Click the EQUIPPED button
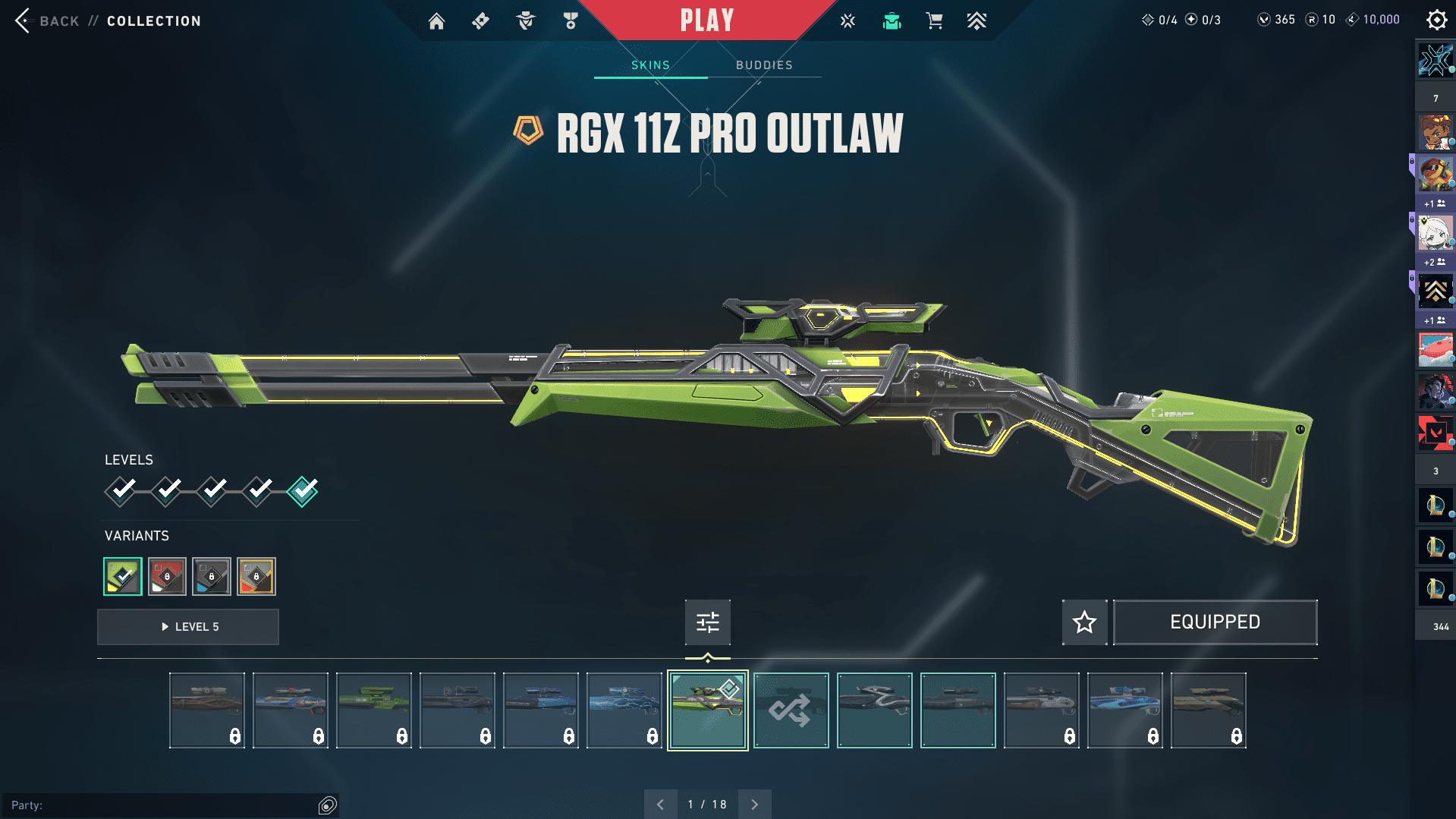Viewport: 1456px width, 819px height. point(1215,622)
